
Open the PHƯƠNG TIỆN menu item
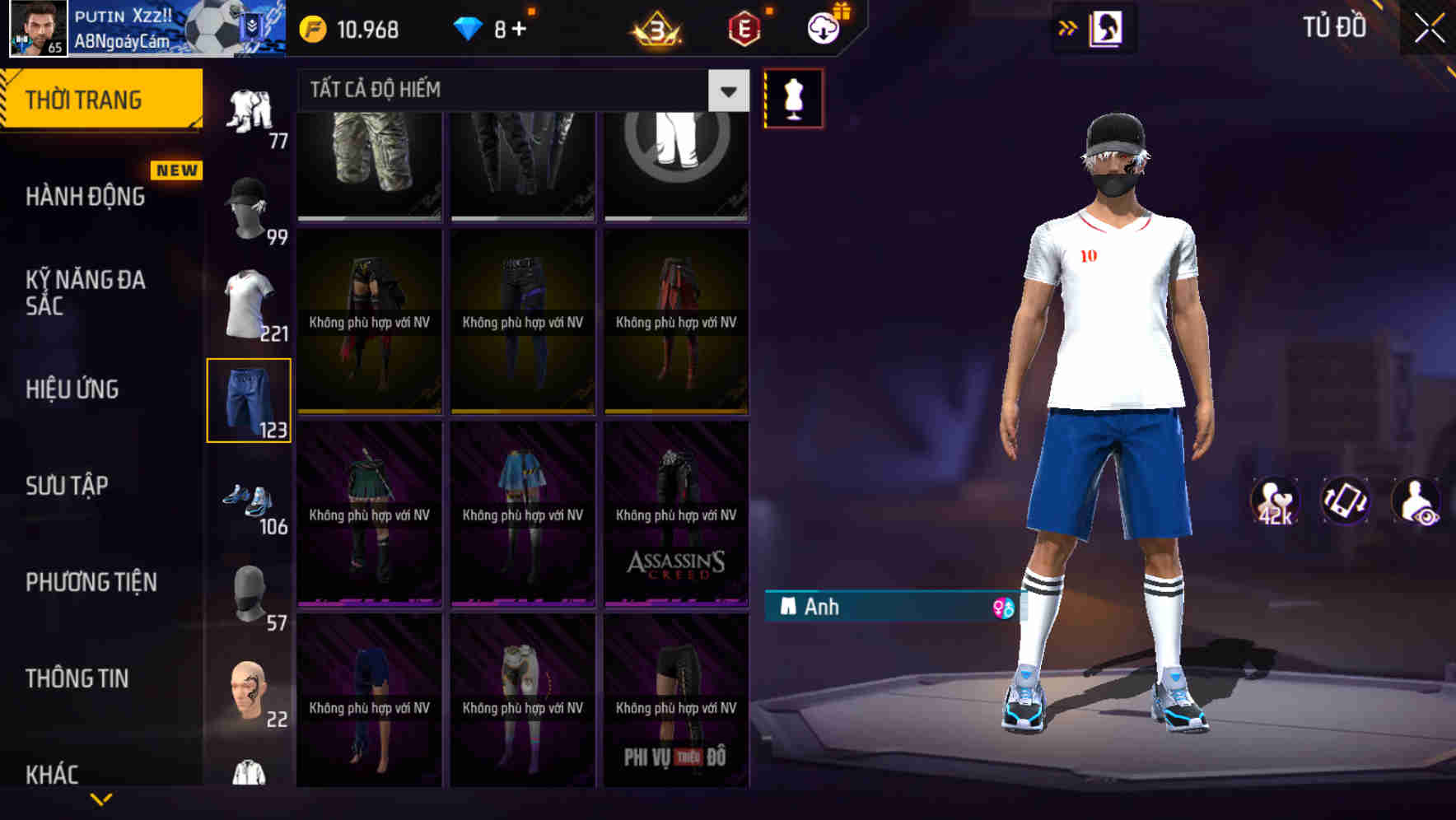click(x=91, y=581)
